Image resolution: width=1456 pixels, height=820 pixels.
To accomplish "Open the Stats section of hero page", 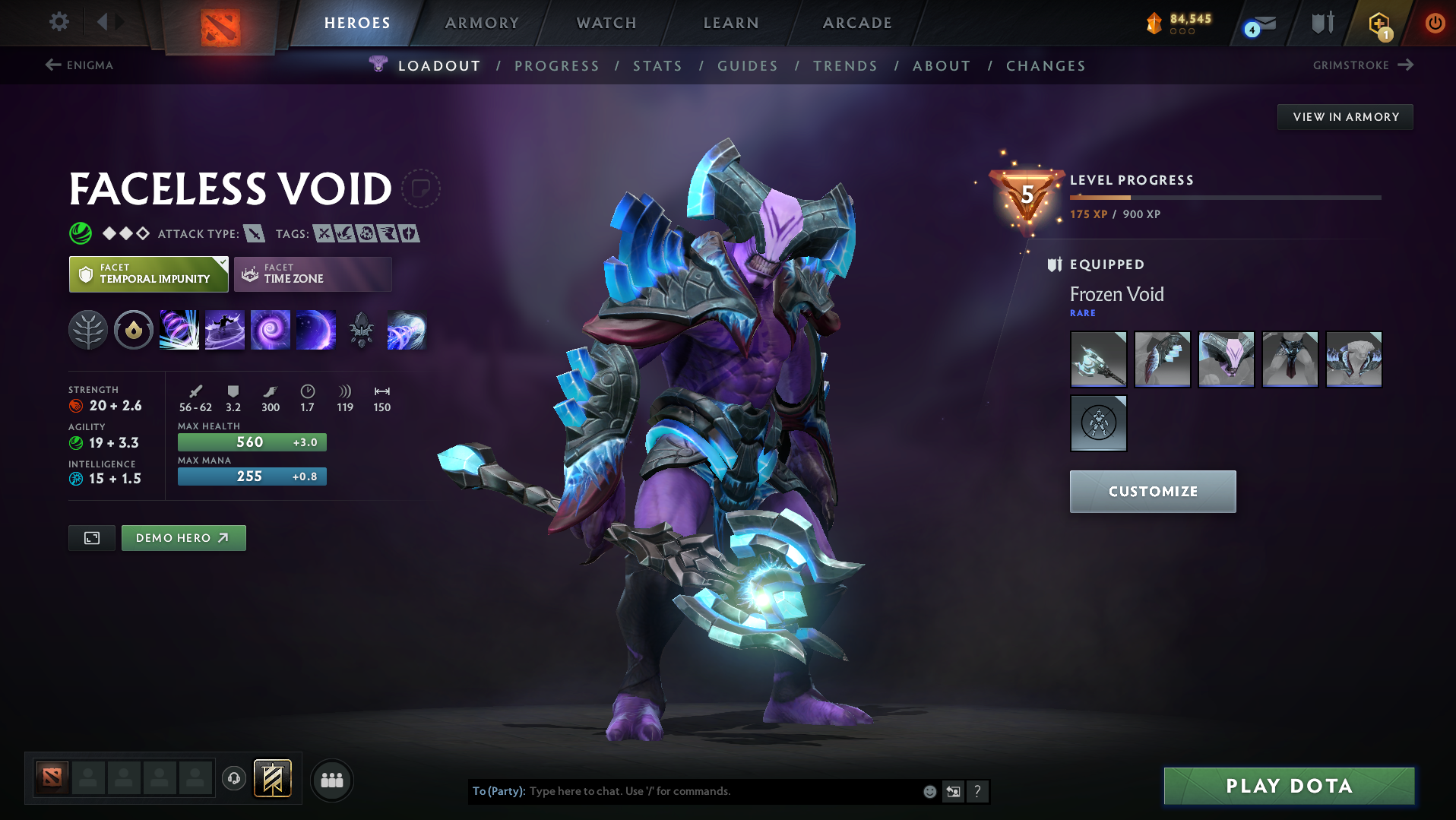I will click(x=657, y=66).
